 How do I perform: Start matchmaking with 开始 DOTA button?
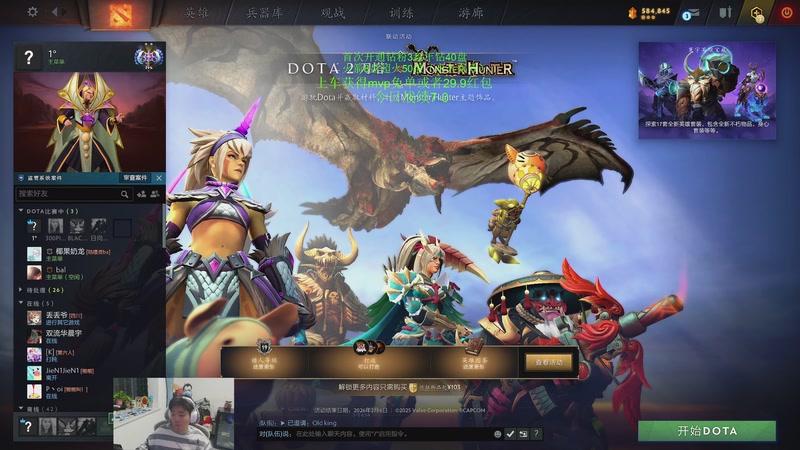[x=707, y=431]
